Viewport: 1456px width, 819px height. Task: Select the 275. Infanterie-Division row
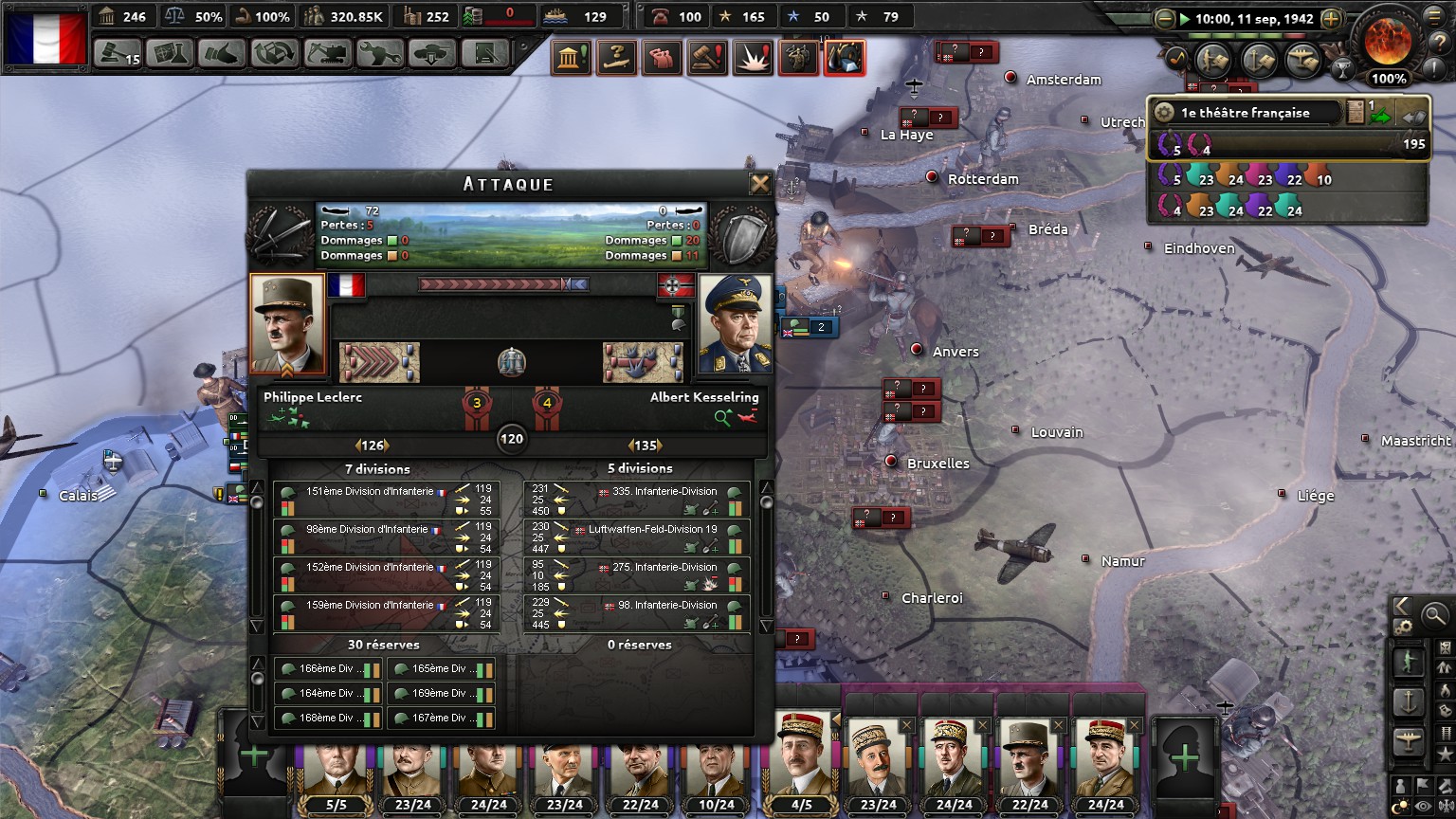pos(637,575)
